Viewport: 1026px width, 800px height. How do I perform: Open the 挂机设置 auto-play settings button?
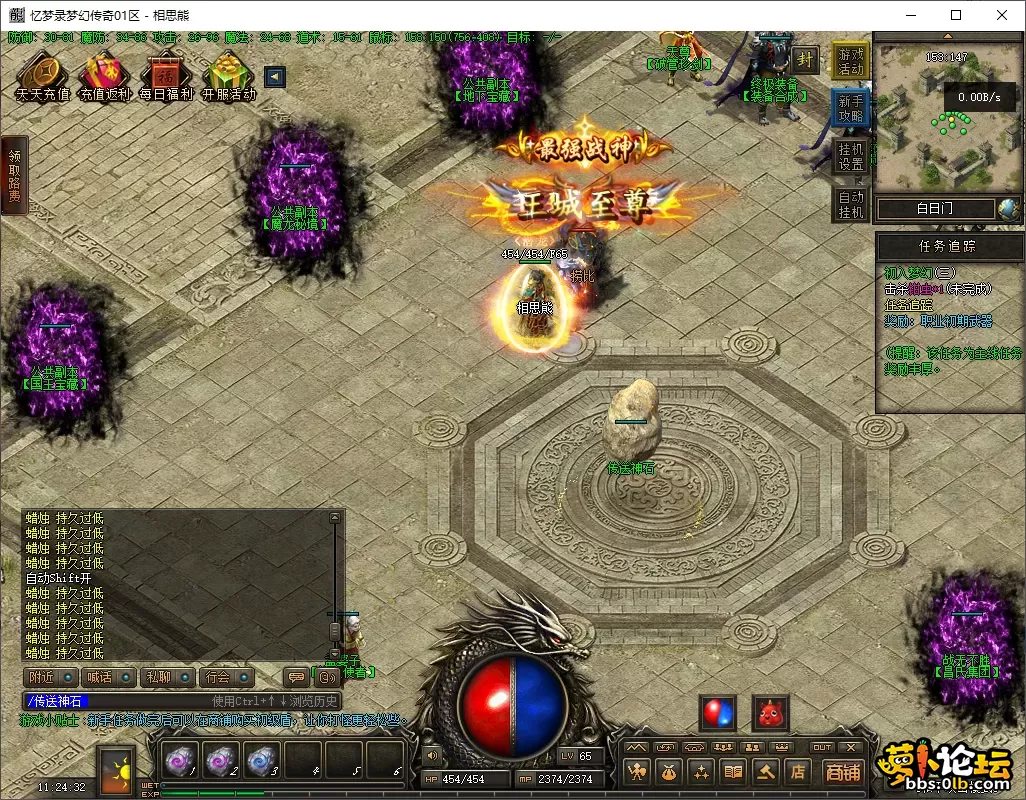click(851, 156)
